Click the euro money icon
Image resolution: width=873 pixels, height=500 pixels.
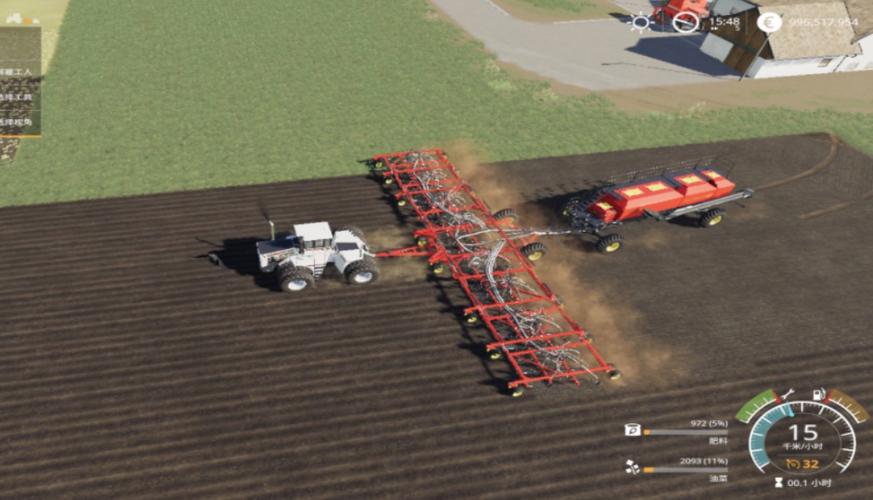[768, 22]
